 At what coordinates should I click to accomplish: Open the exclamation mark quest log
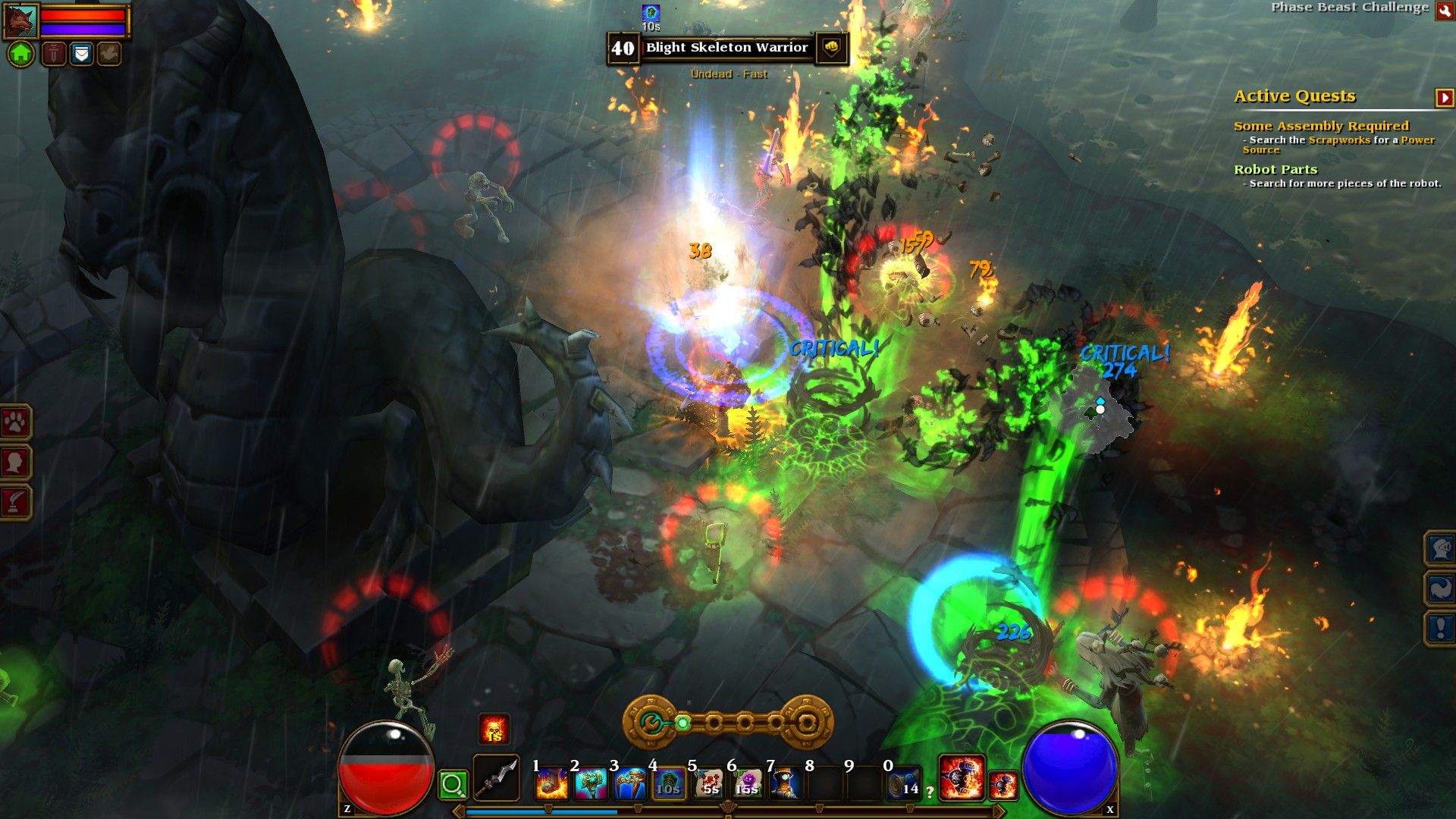(1440, 628)
